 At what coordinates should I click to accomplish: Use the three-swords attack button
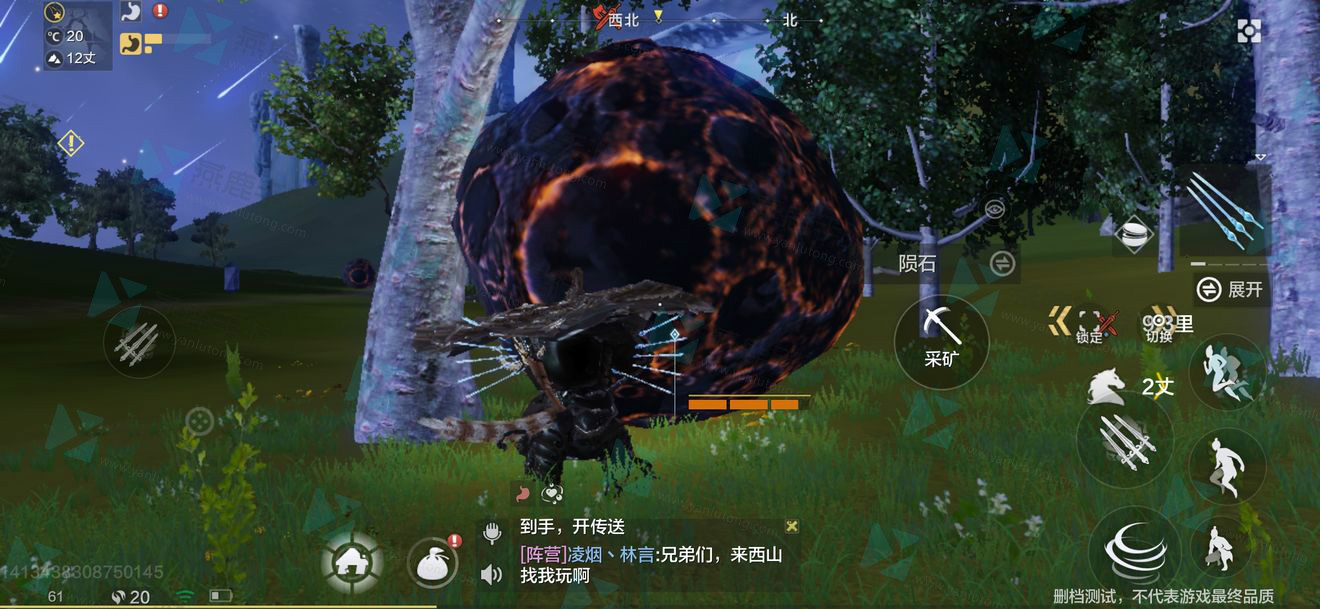(x=1125, y=441)
